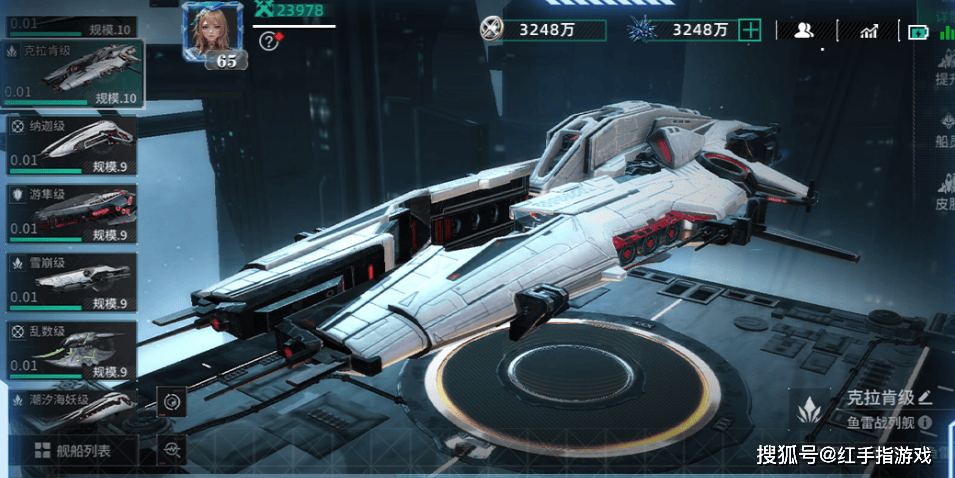
Task: Open the friends silhouette icon
Action: coord(803,30)
